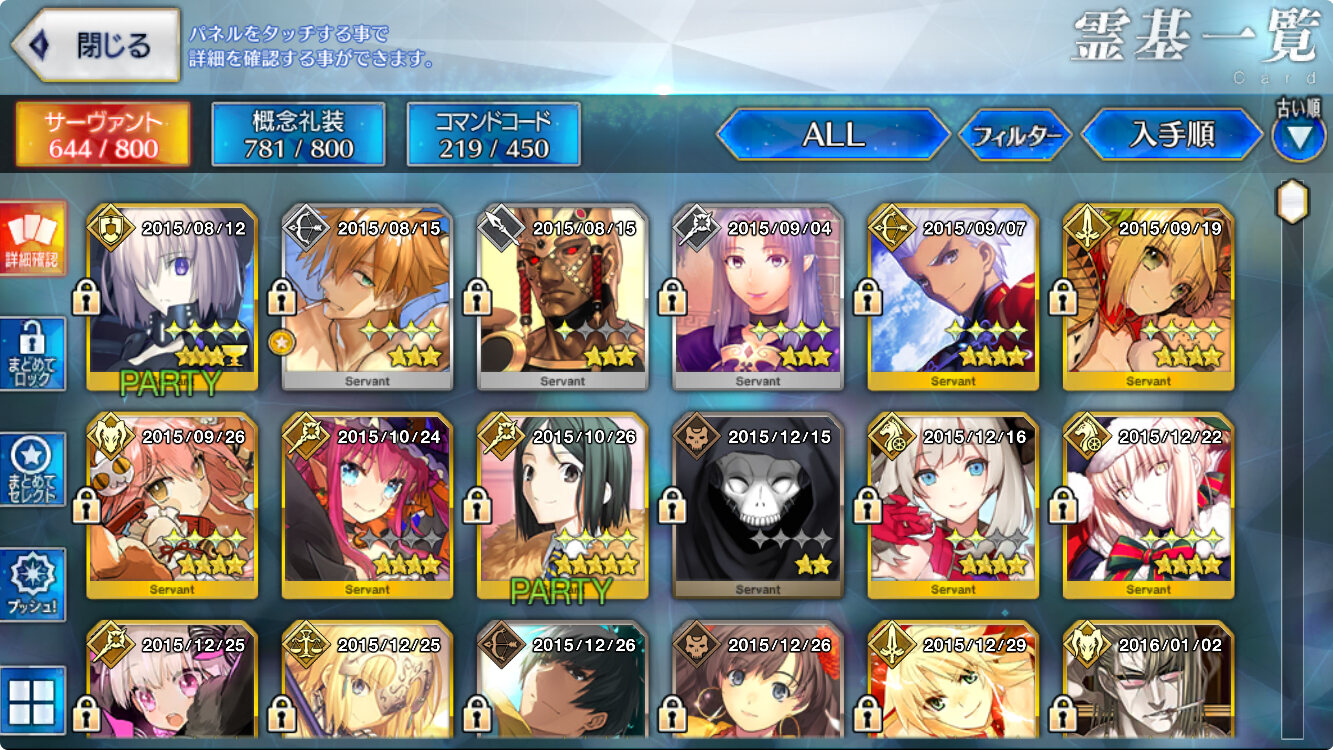Show the コマンドコード tab
The width and height of the screenshot is (1333, 750).
click(493, 135)
